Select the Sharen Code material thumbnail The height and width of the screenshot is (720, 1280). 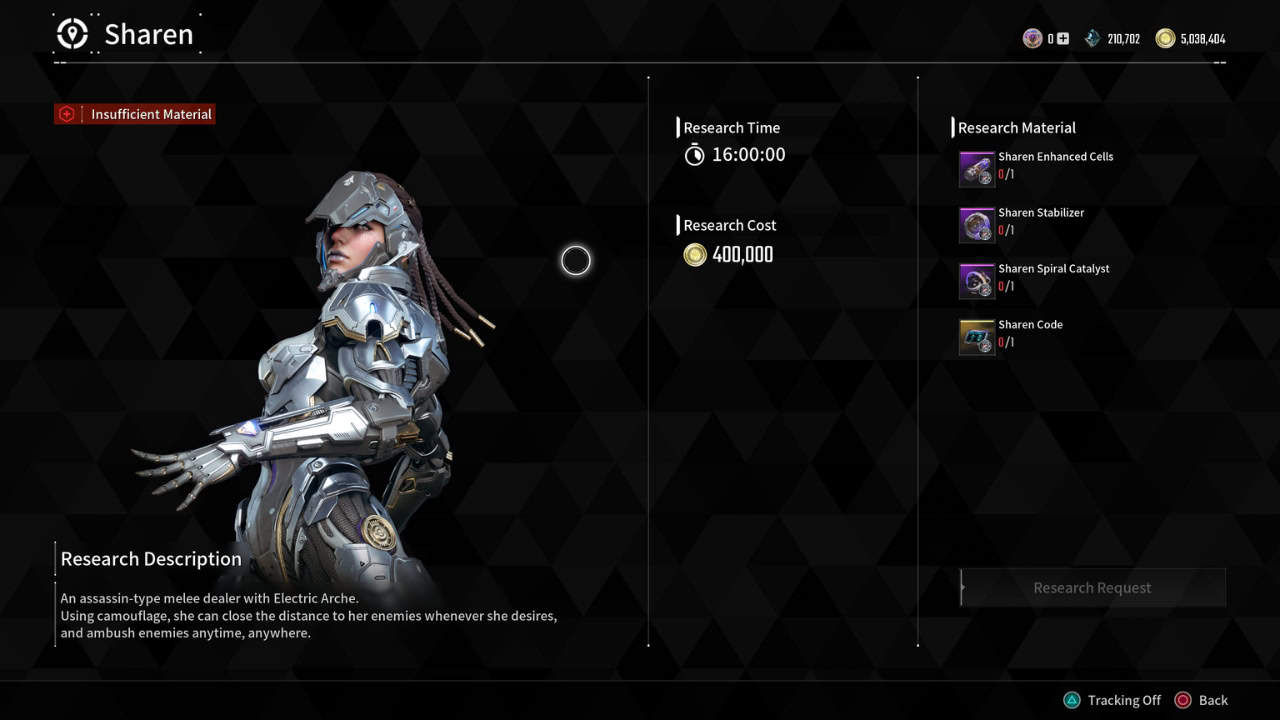click(976, 336)
